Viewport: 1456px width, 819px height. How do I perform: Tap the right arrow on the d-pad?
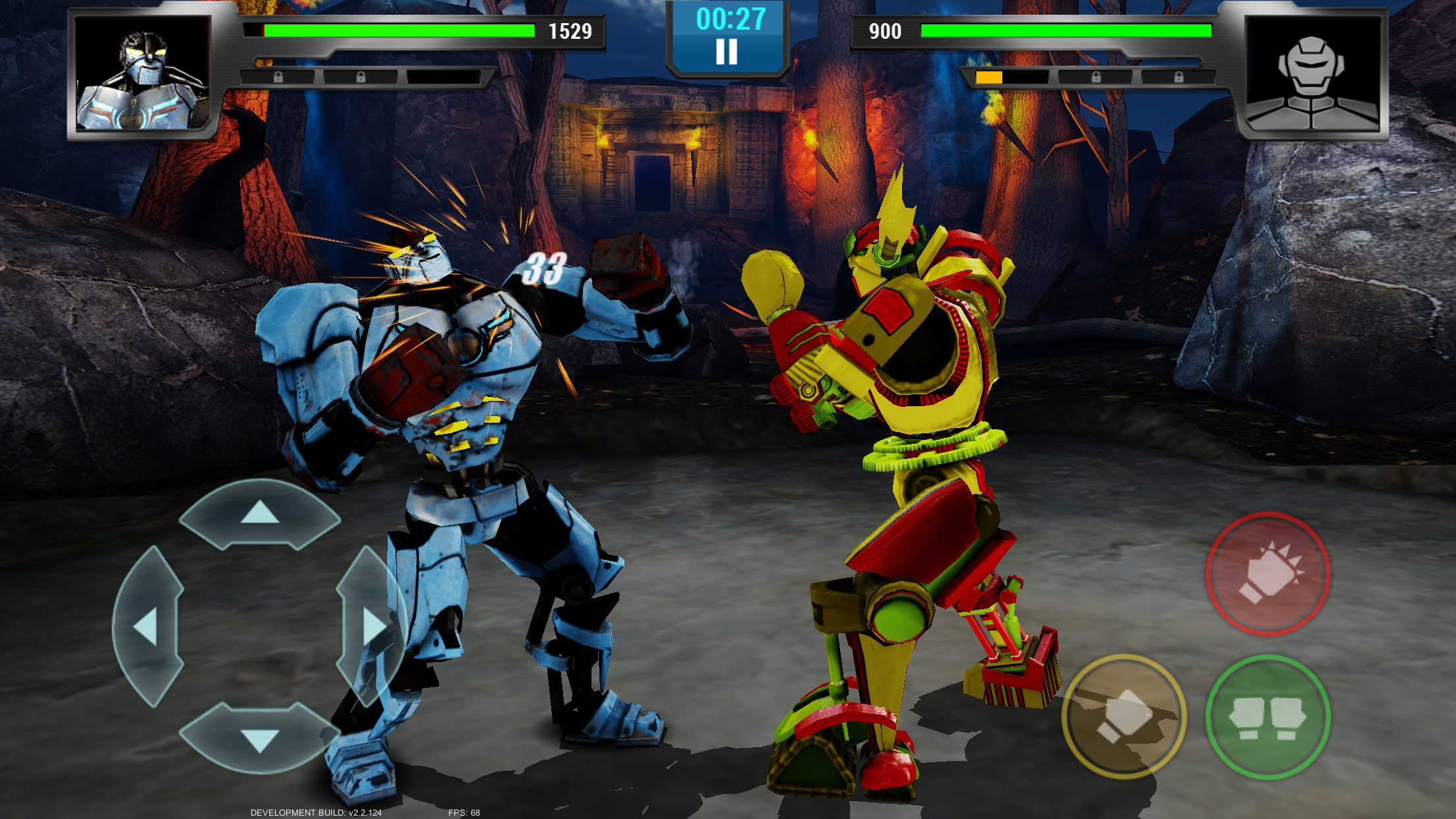click(x=373, y=626)
